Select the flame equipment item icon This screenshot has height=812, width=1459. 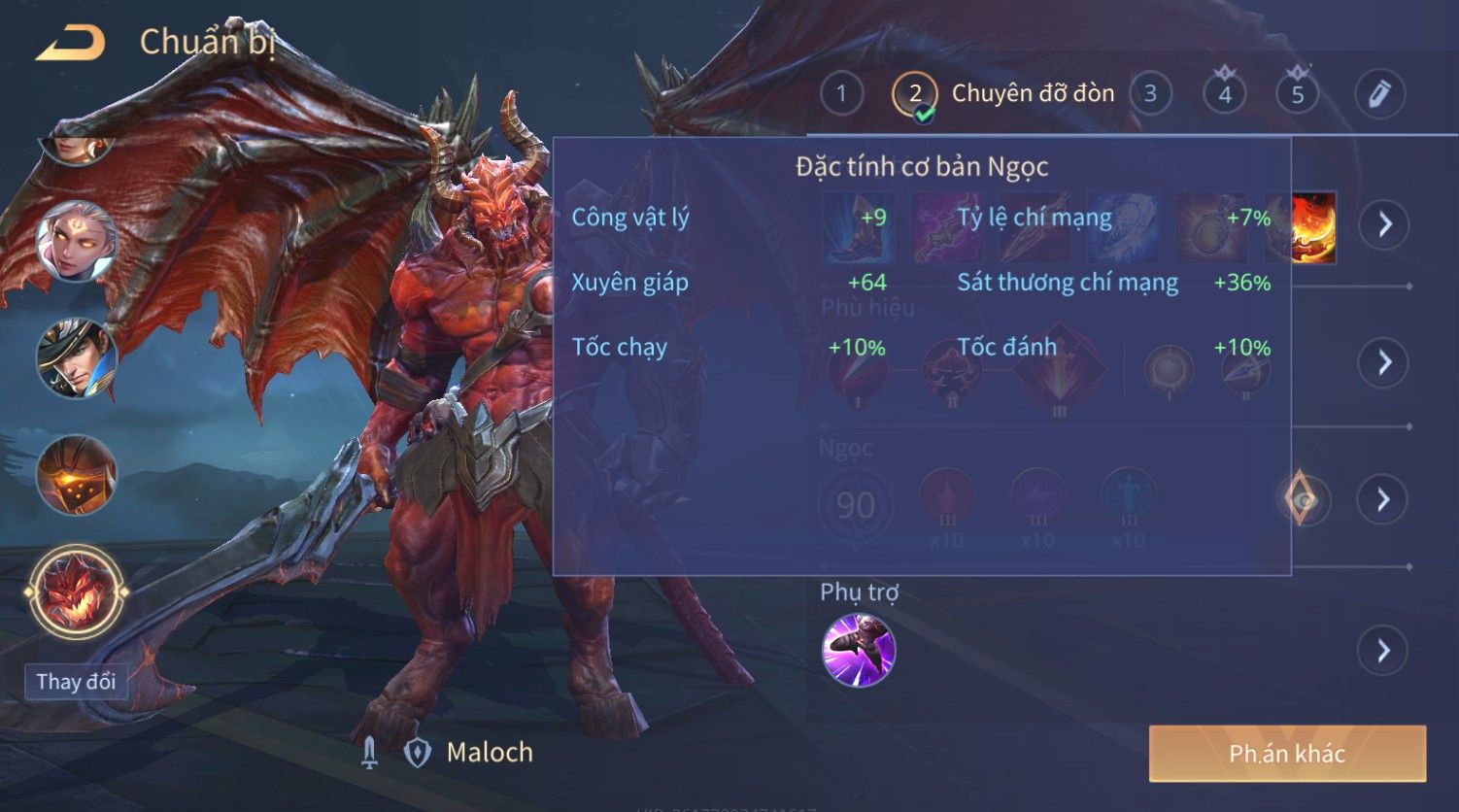[1314, 226]
